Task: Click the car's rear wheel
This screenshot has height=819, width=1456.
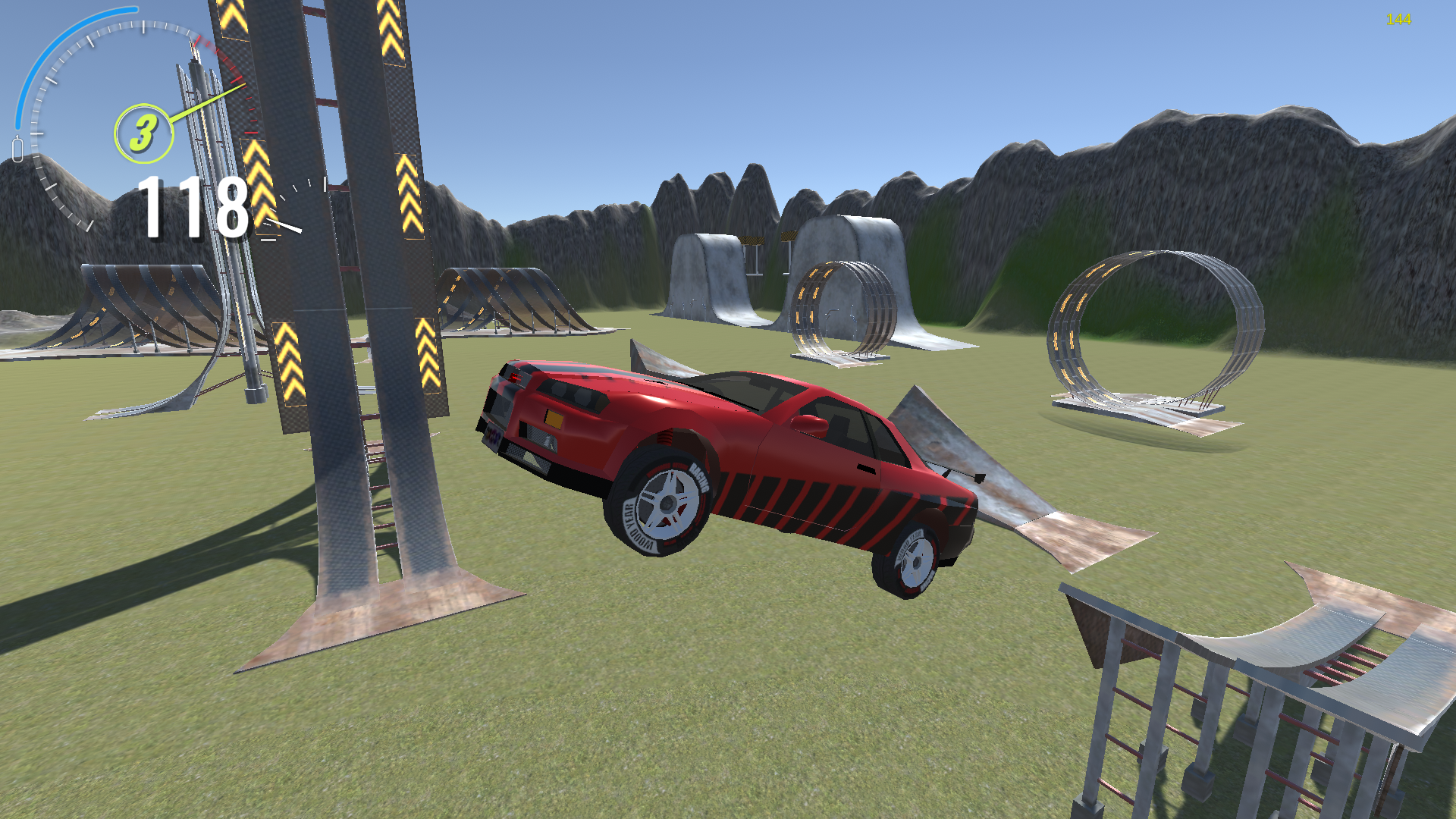Action: click(918, 561)
